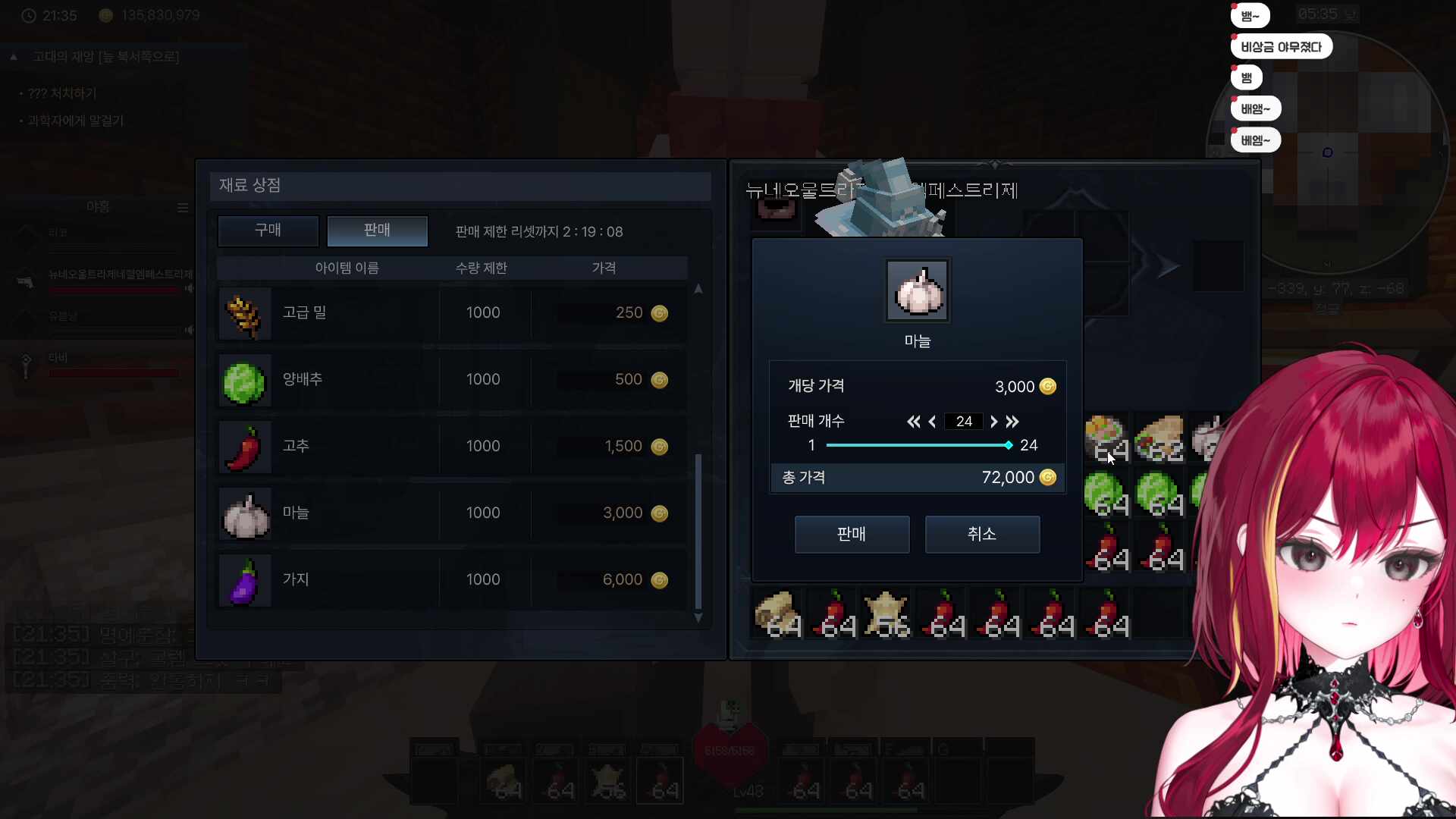The image size is (1456, 819).
Task: Switch to the 구매 tab
Action: pyautogui.click(x=268, y=231)
